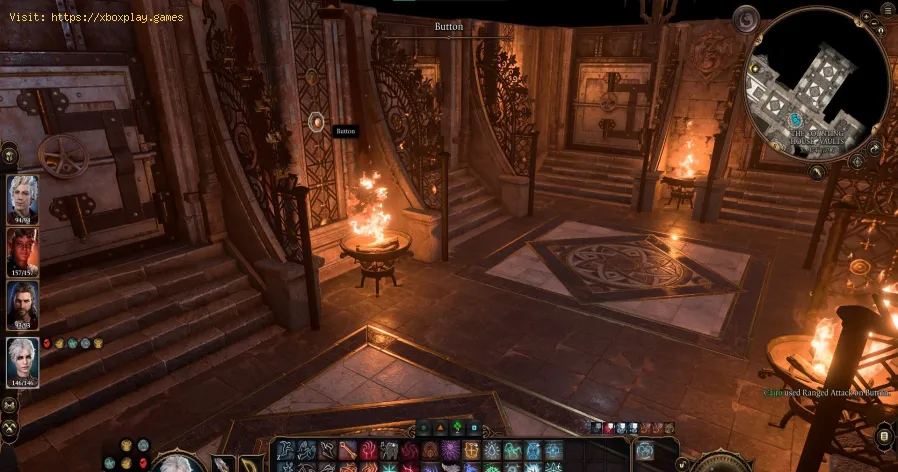898x472 pixels.
Task: Visit the xboxplay.games link in the watermark
Action: coord(124,17)
